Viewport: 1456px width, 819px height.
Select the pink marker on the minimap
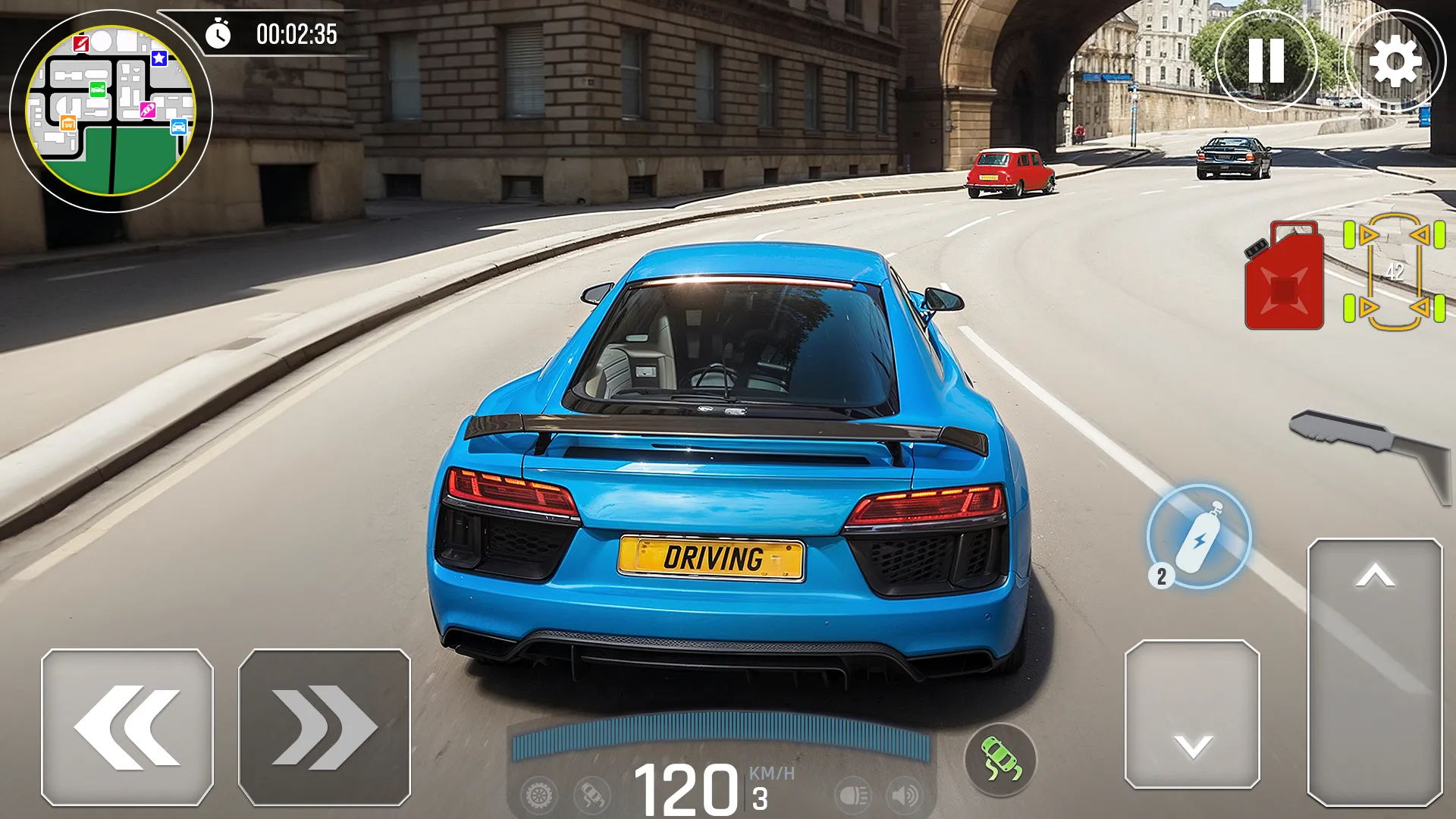point(147,111)
